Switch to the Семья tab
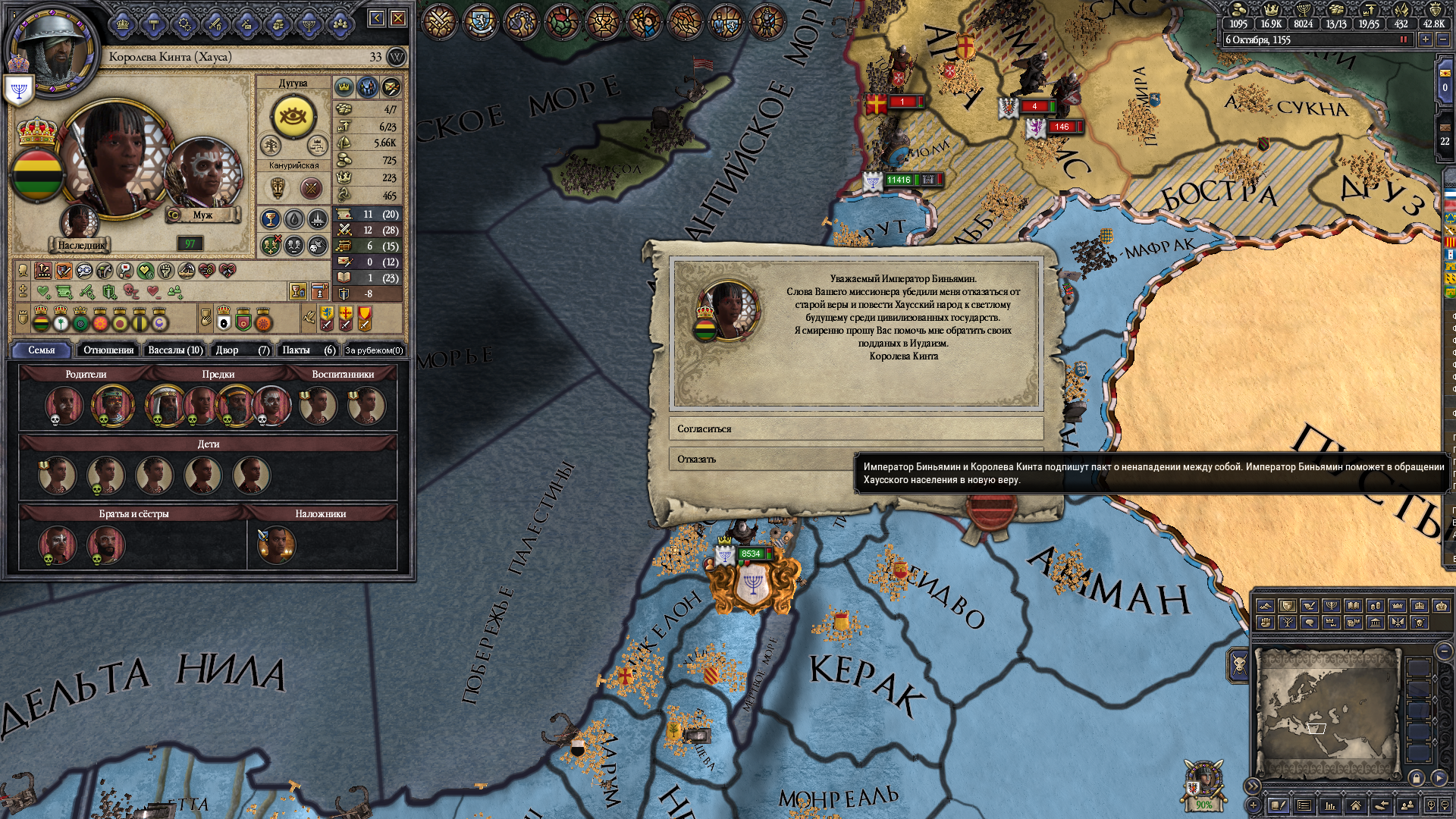The width and height of the screenshot is (1456, 819). click(42, 350)
